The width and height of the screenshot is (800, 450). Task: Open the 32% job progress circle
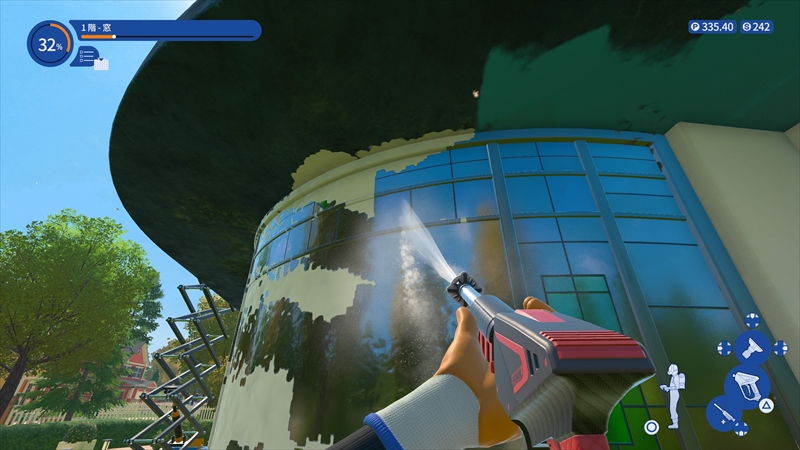(x=49, y=44)
